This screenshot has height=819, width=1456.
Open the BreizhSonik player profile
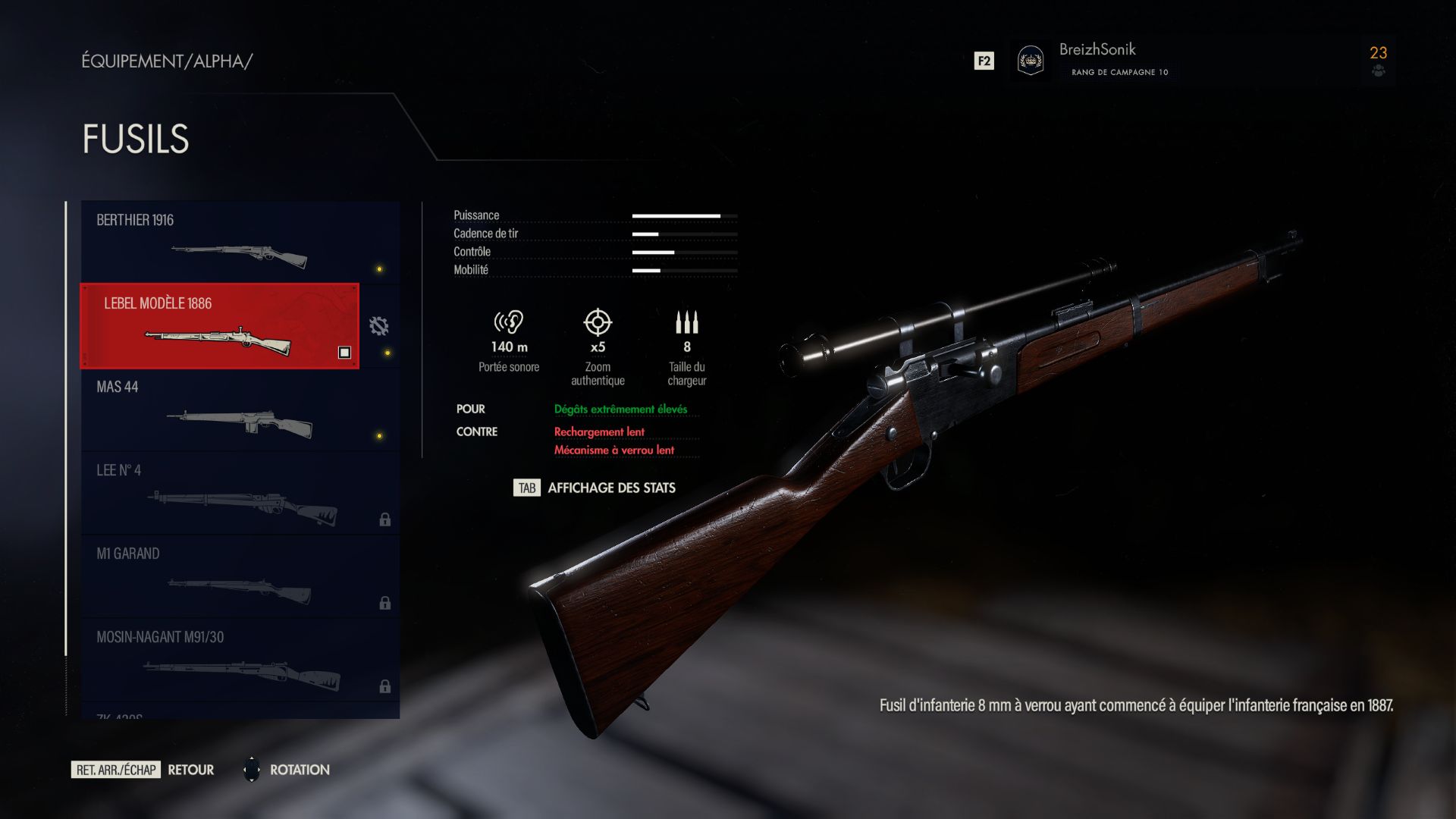tap(1096, 60)
